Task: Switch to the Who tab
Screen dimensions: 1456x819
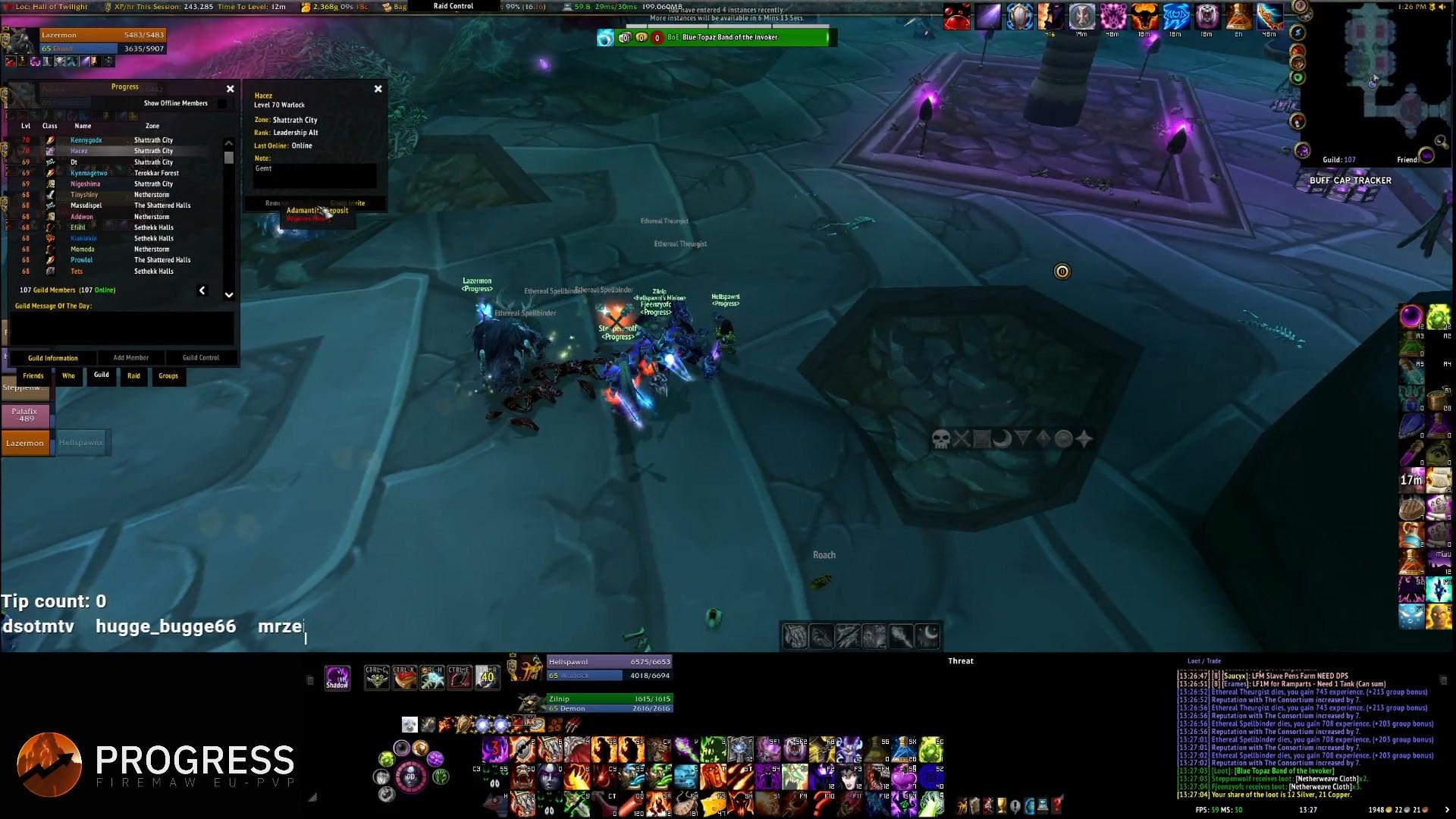Action: point(68,375)
